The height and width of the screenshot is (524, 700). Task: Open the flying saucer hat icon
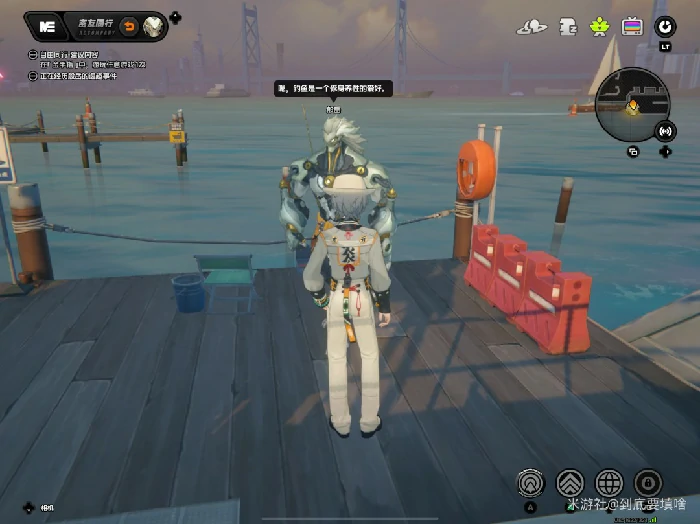pyautogui.click(x=533, y=27)
